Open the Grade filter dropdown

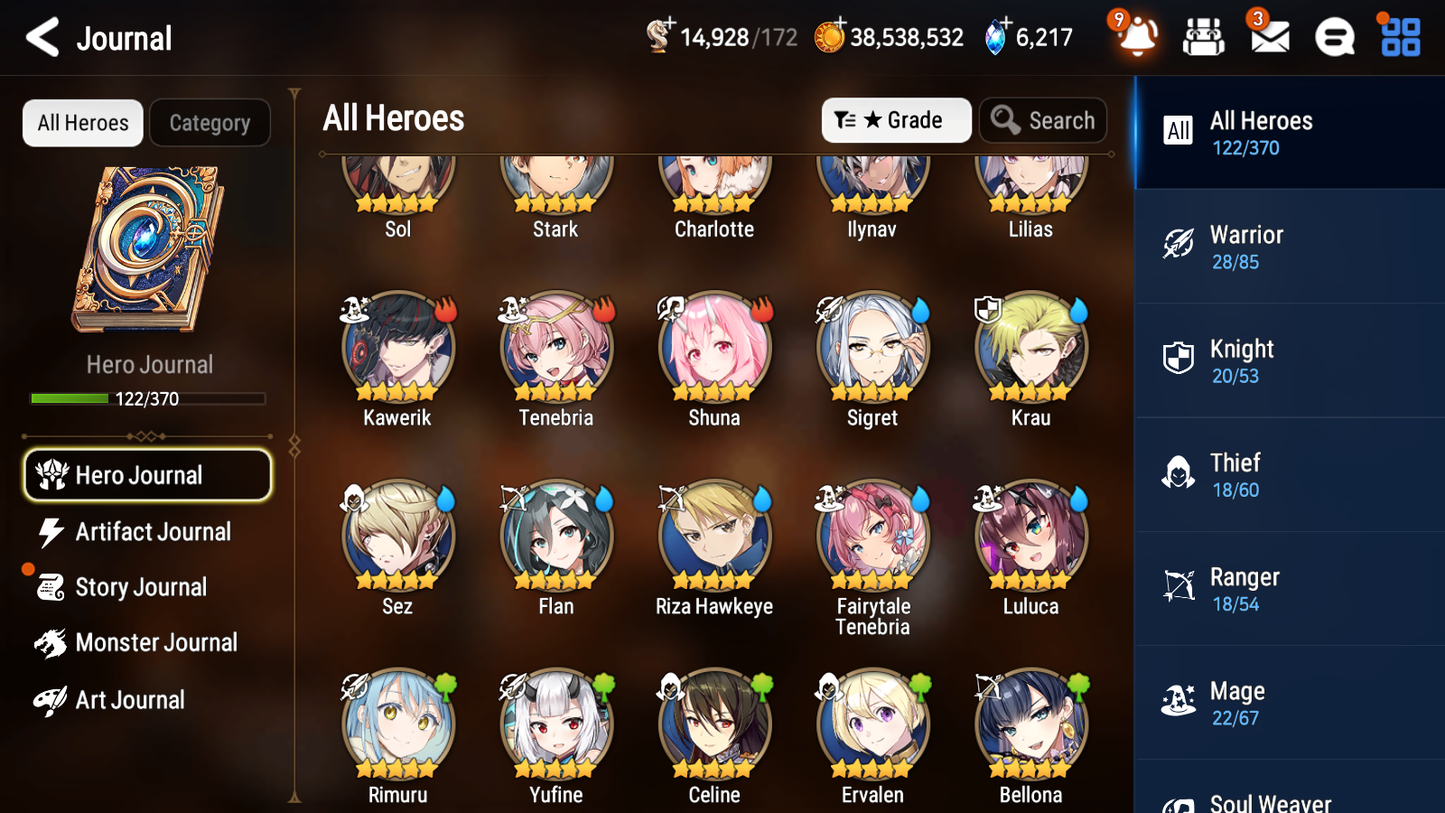click(x=896, y=120)
